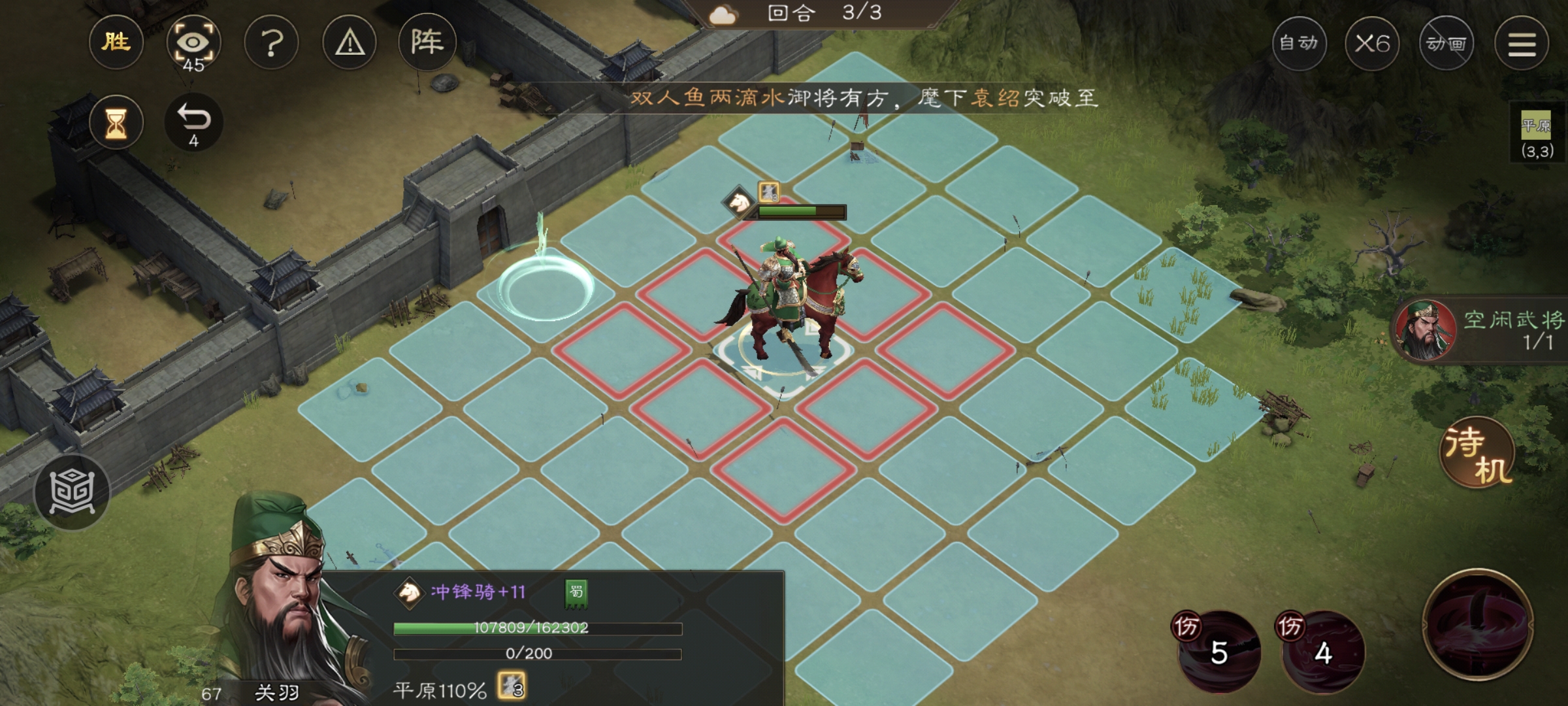Viewport: 1568px width, 706px height.
Task: Enable 自动 auto battle
Action: pyautogui.click(x=1299, y=43)
